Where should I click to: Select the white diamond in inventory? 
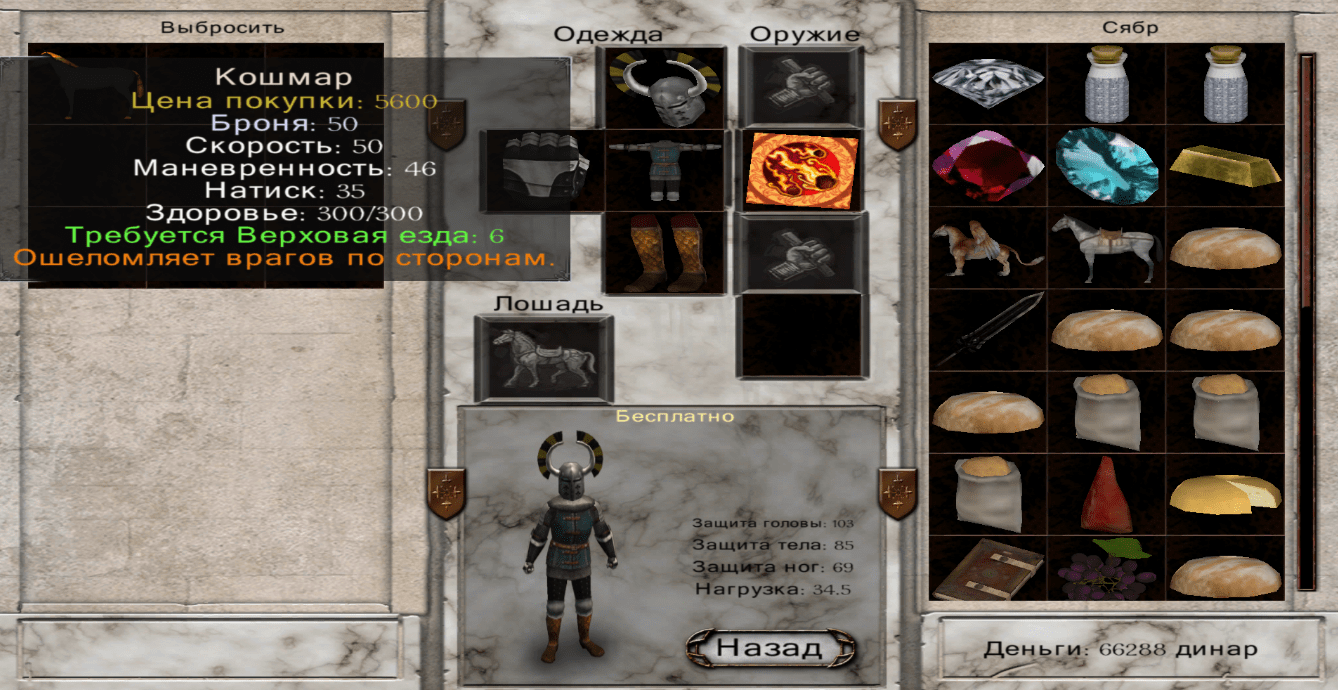(x=988, y=84)
